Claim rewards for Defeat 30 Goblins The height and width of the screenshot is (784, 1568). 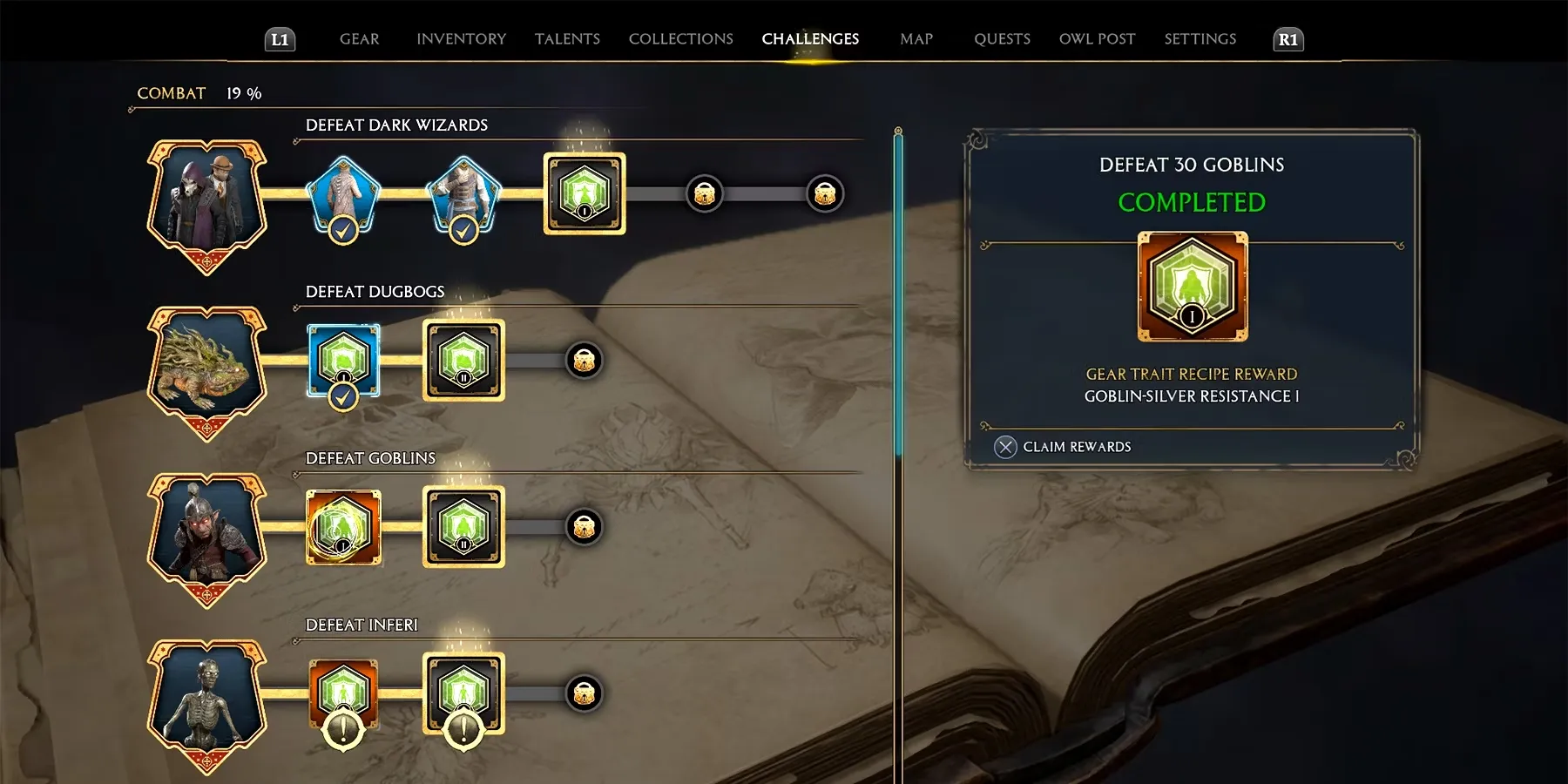(1063, 447)
